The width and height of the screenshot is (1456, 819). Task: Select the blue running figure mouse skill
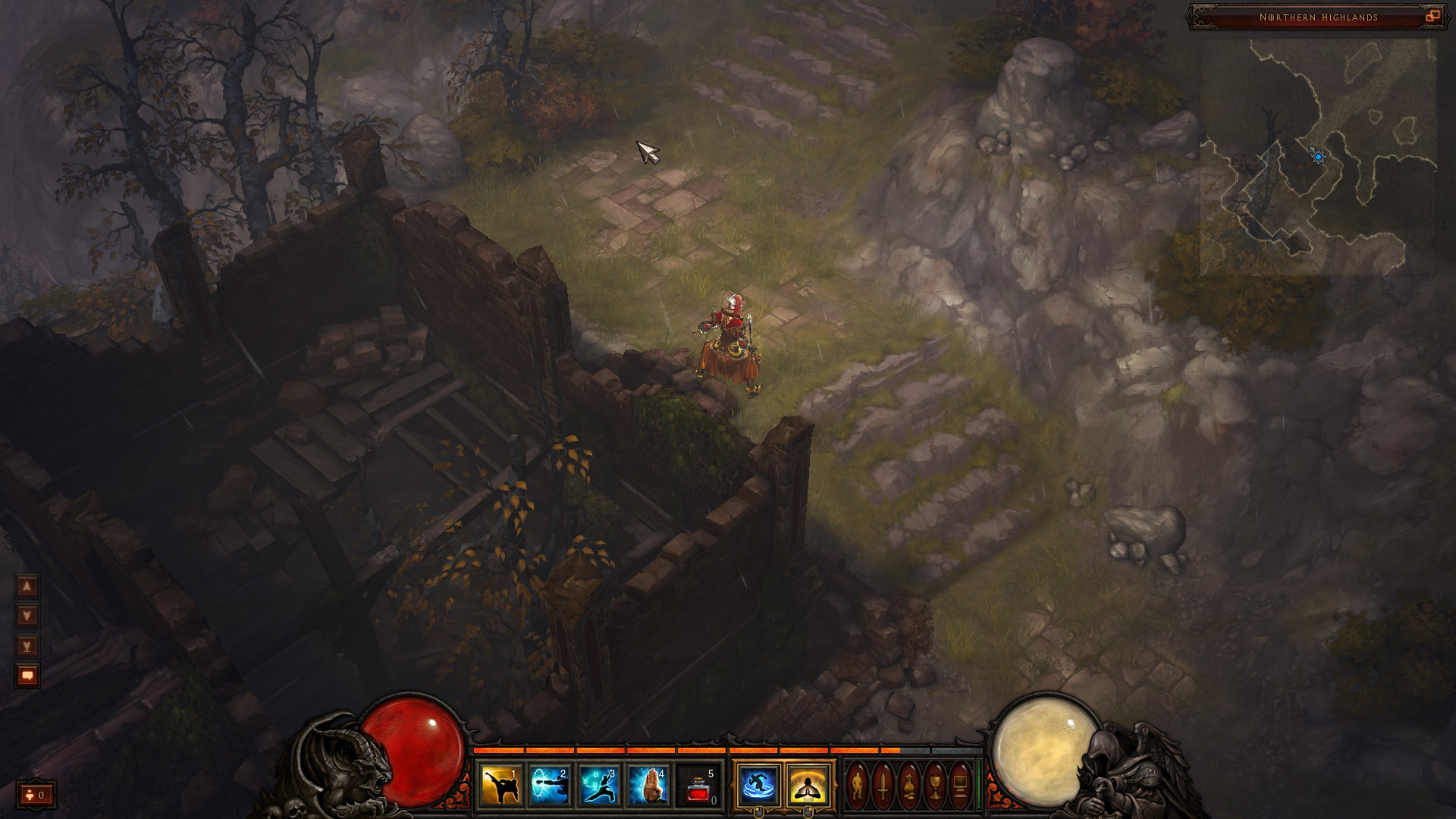pyautogui.click(x=759, y=786)
